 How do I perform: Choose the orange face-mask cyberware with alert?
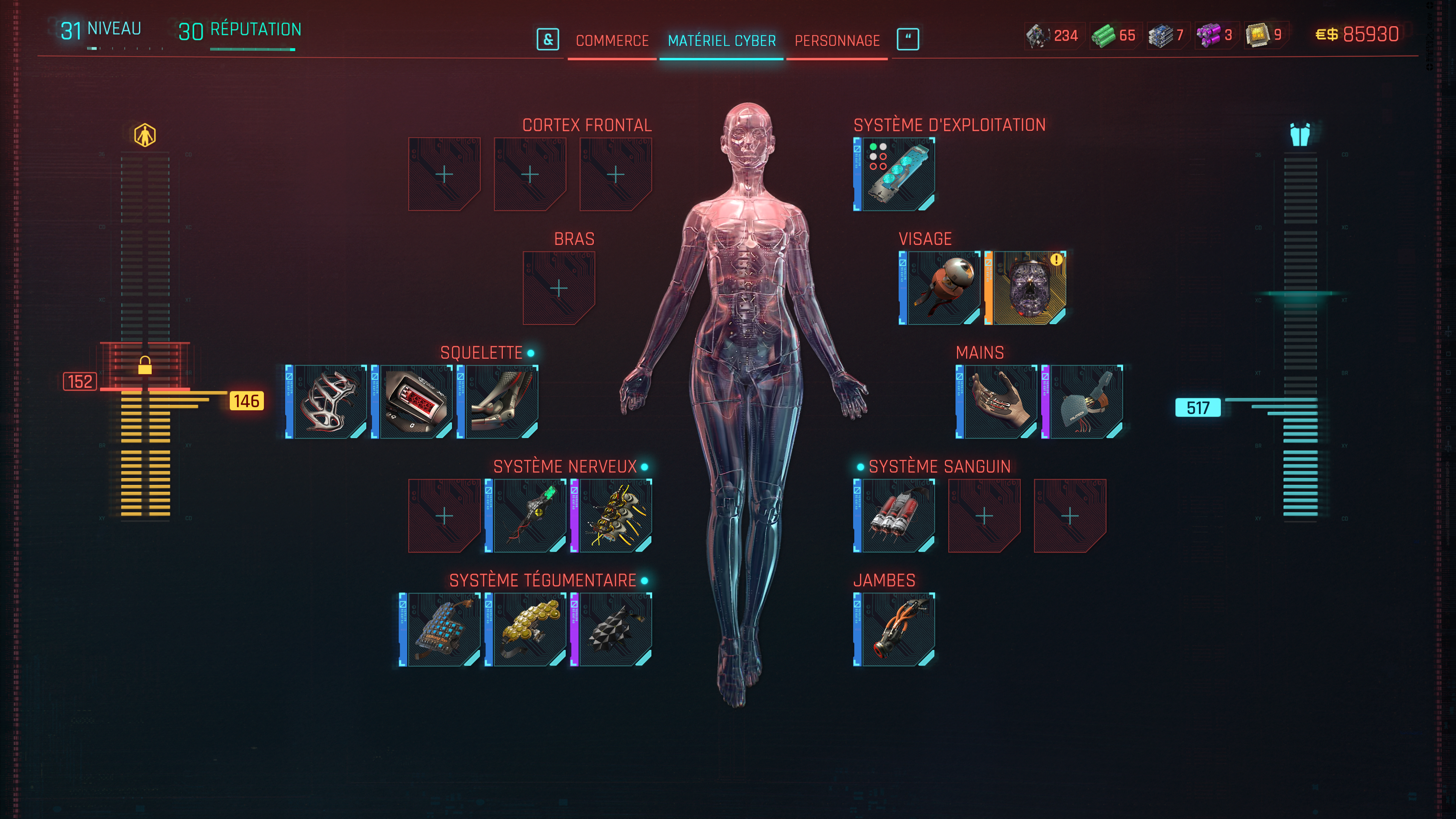1025,288
